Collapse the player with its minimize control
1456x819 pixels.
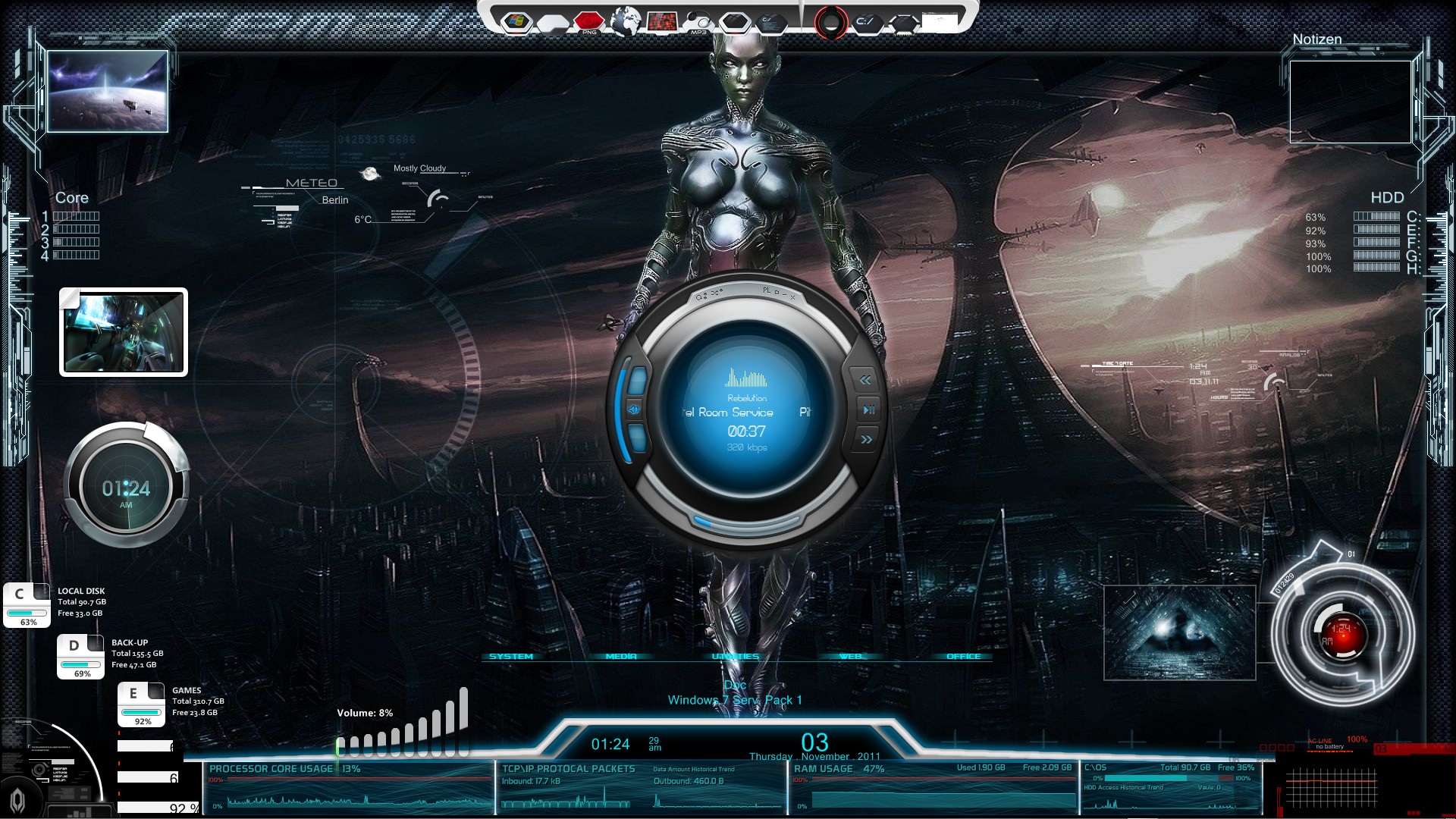point(783,293)
